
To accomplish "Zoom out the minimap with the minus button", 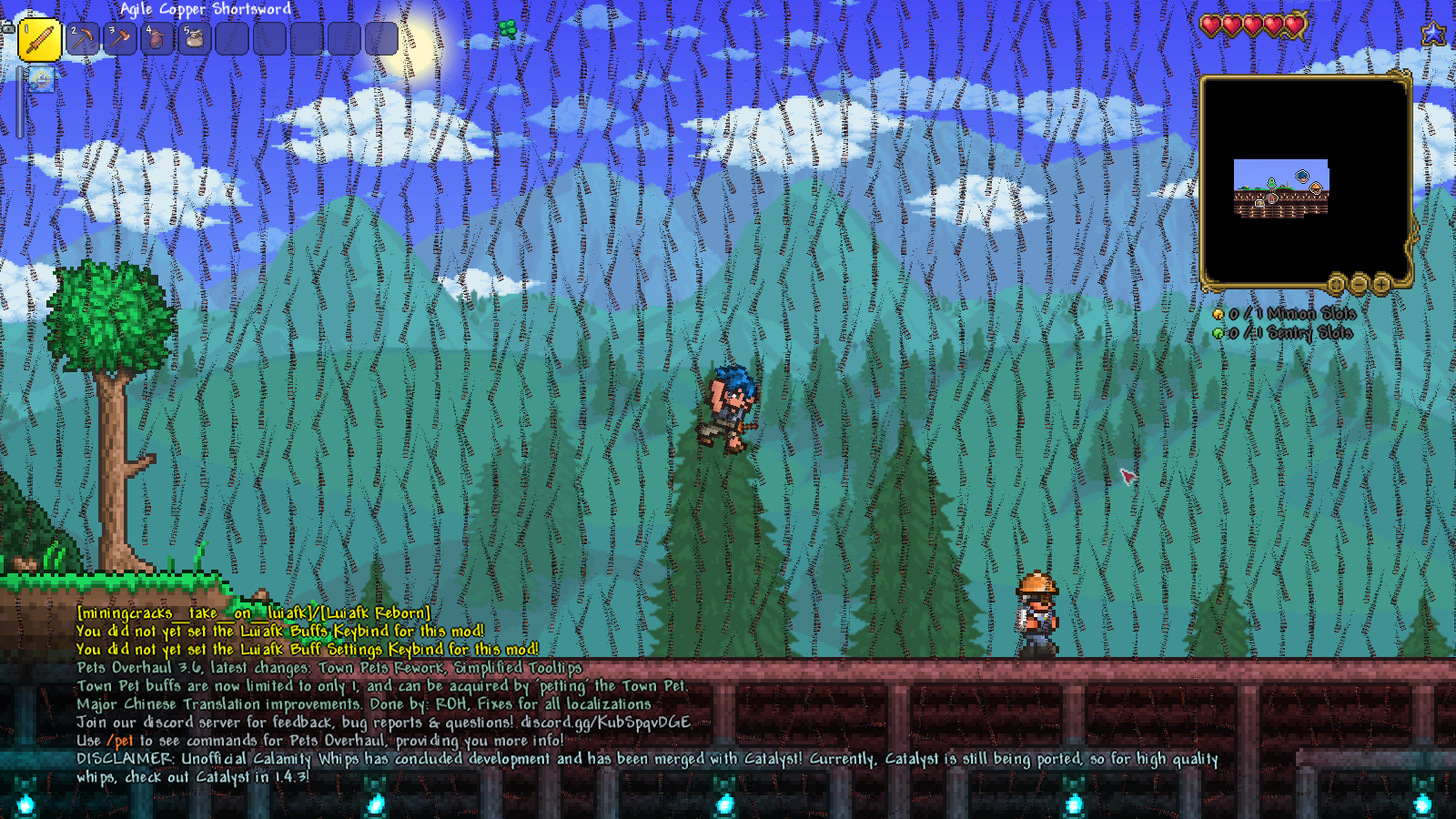I will (1359, 285).
